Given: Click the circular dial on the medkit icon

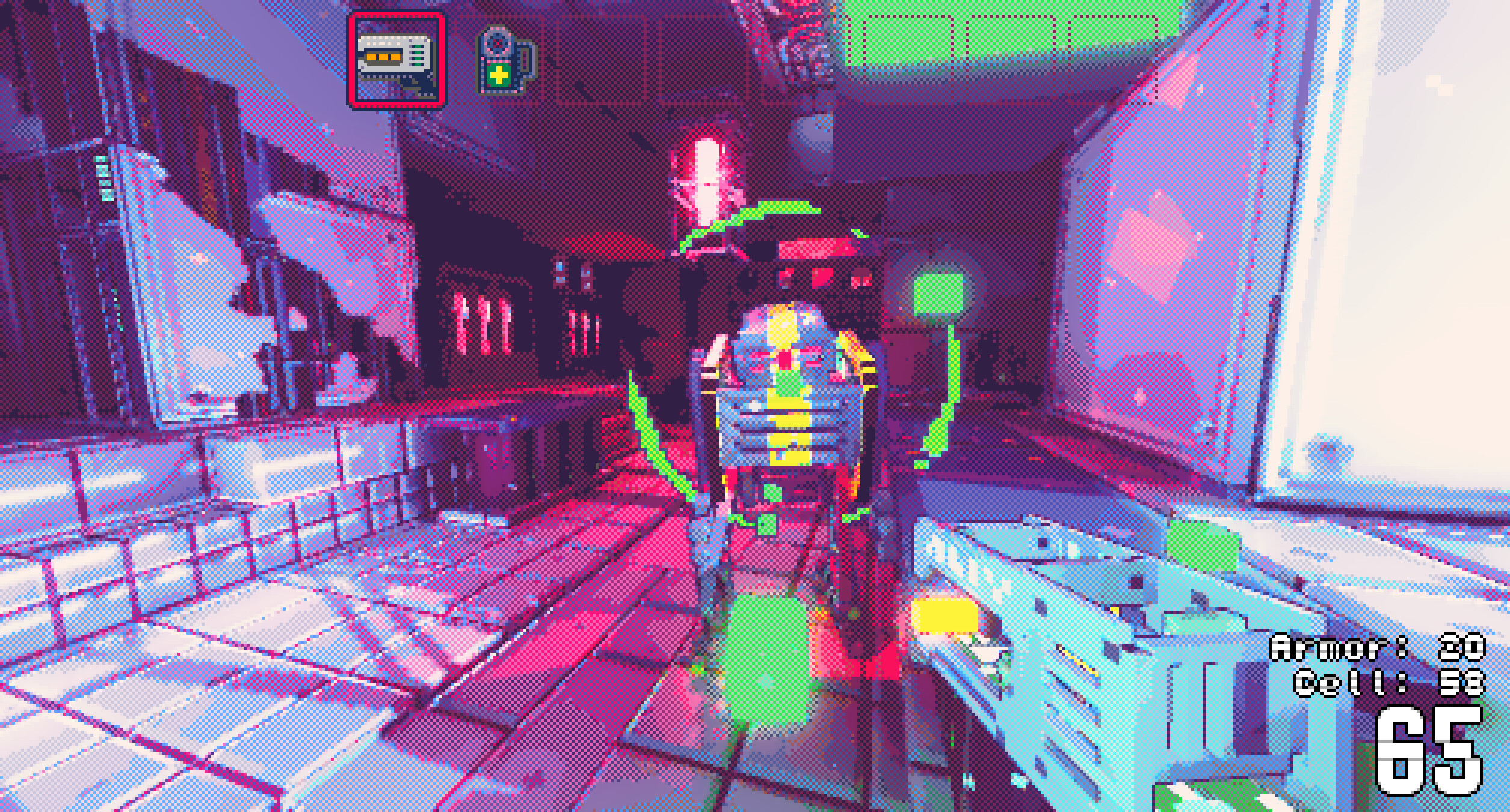Looking at the screenshot, I should tap(498, 43).
